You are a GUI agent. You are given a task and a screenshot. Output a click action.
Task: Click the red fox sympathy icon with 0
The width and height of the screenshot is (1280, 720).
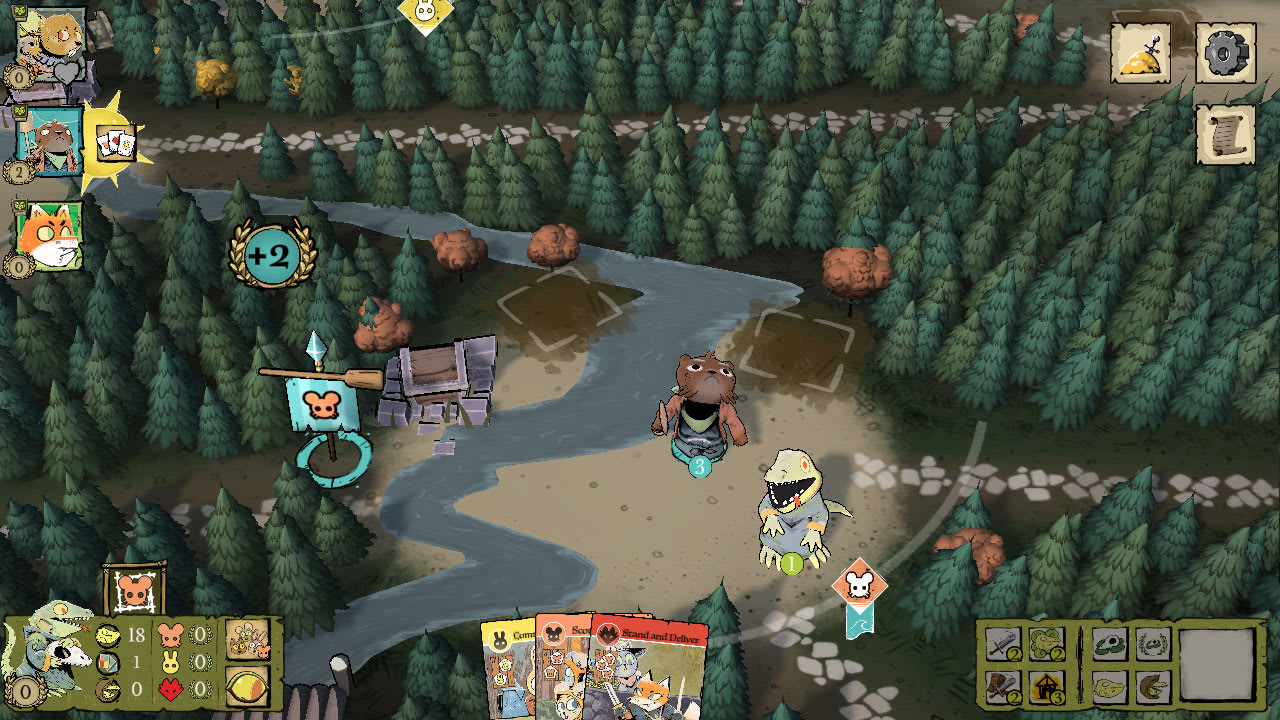169,688
